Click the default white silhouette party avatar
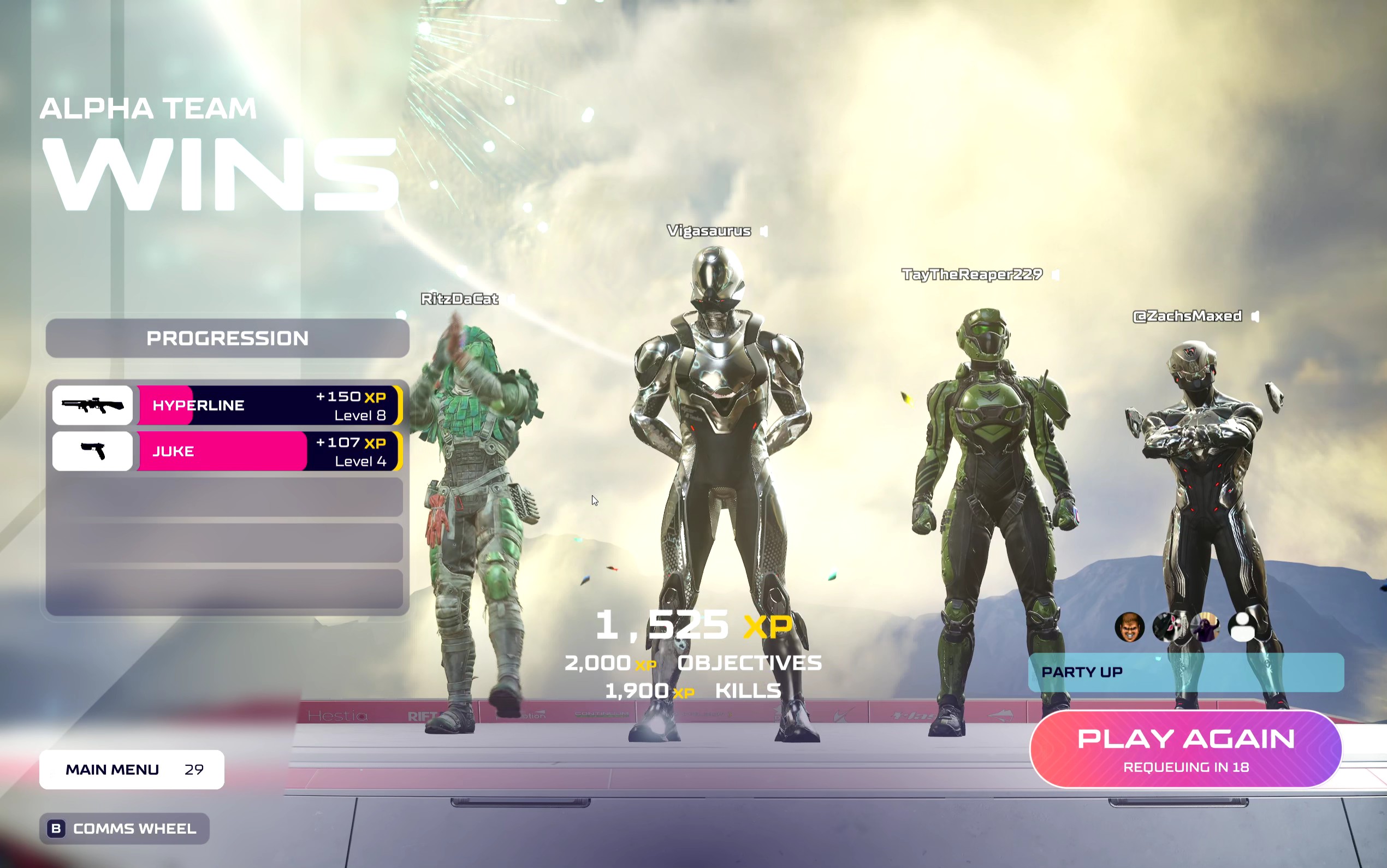The height and width of the screenshot is (868, 1387). [x=1243, y=627]
